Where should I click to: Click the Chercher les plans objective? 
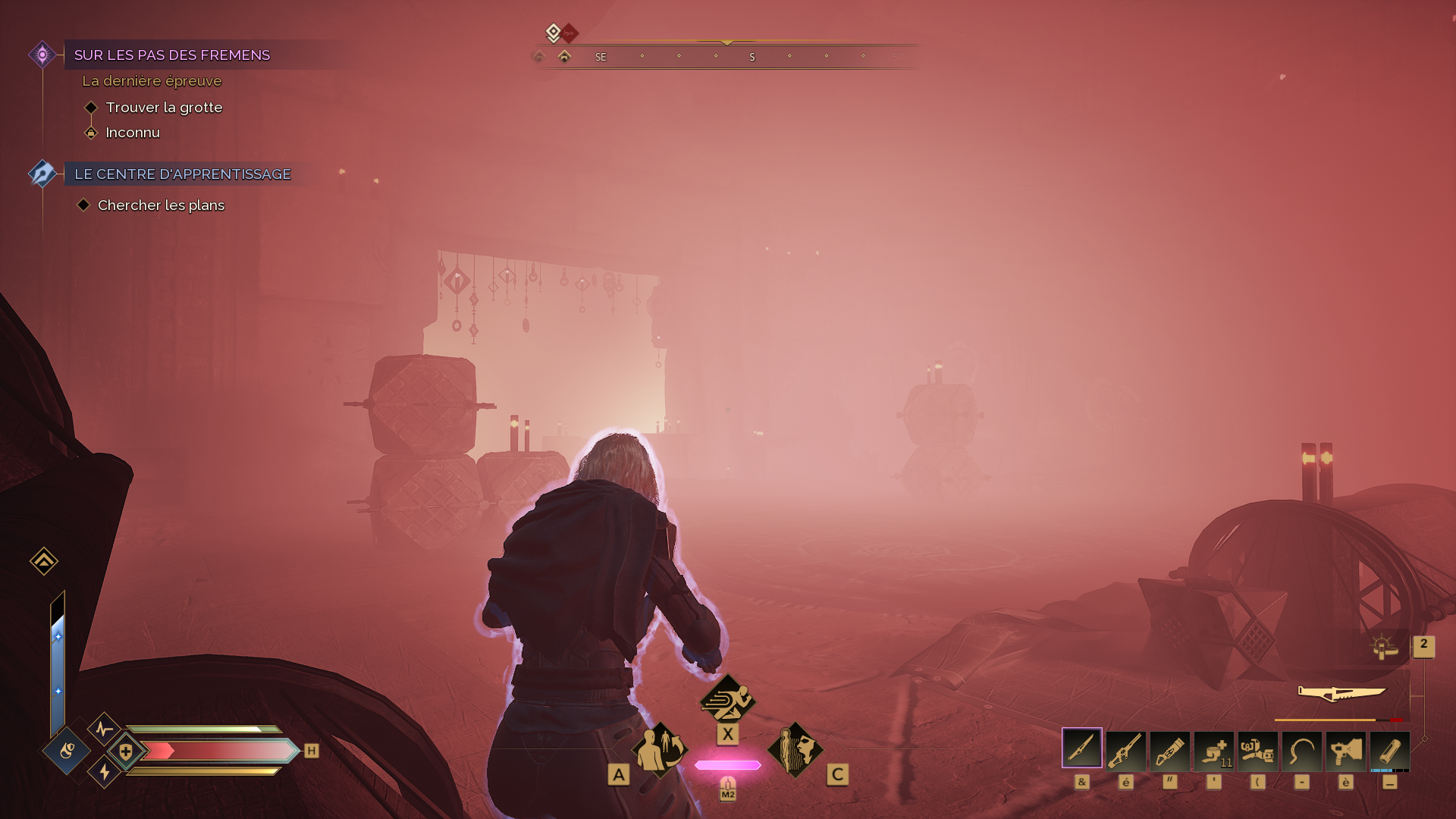point(161,206)
